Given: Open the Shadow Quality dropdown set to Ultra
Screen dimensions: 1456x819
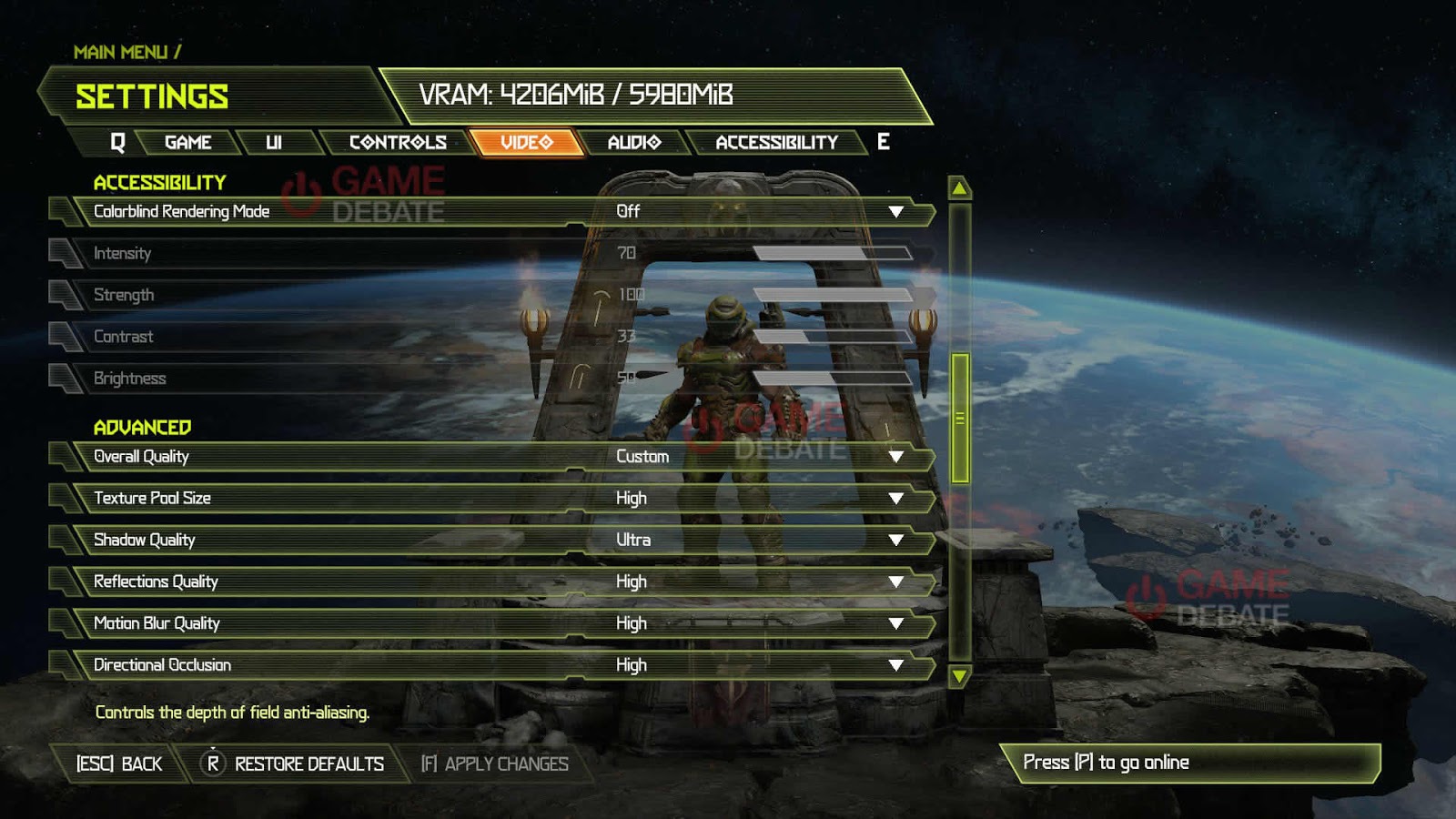Looking at the screenshot, I should (x=898, y=540).
